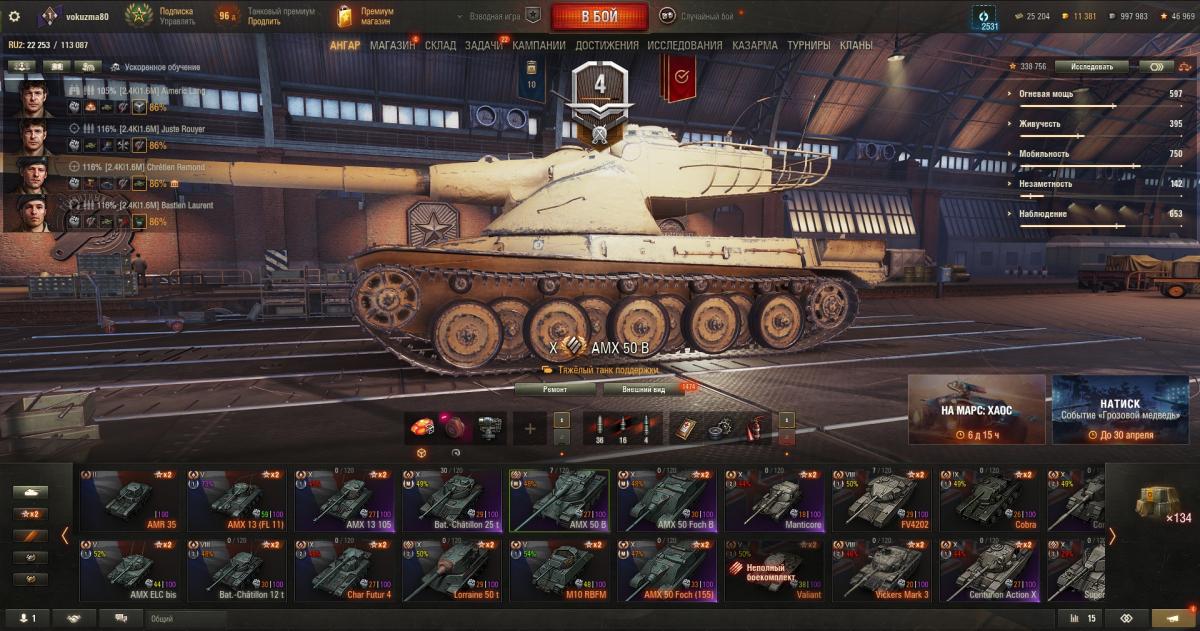Show the КЛАНЫ tab
The height and width of the screenshot is (631, 1200).
tap(856, 45)
